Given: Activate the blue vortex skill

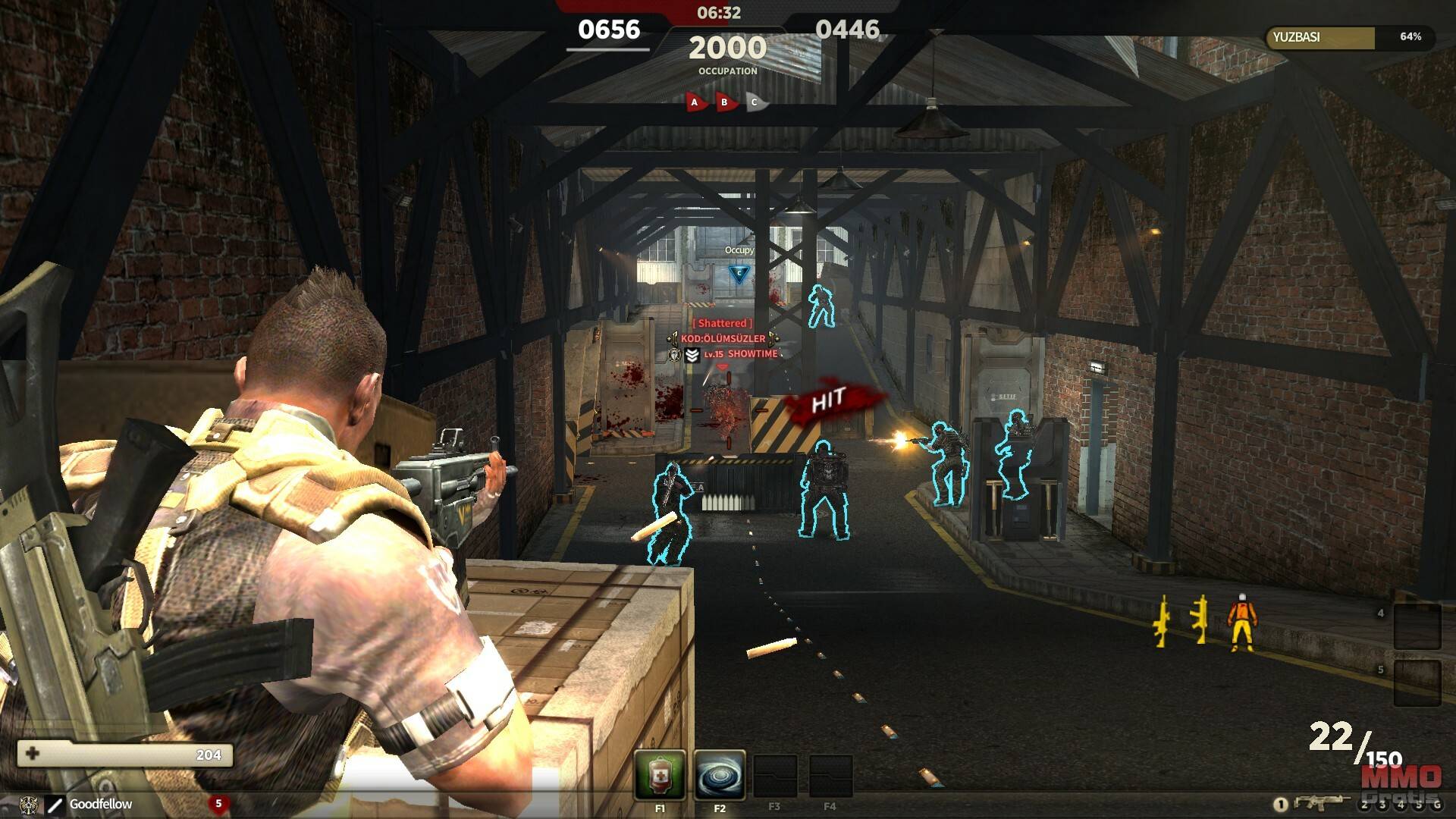Looking at the screenshot, I should (719, 774).
